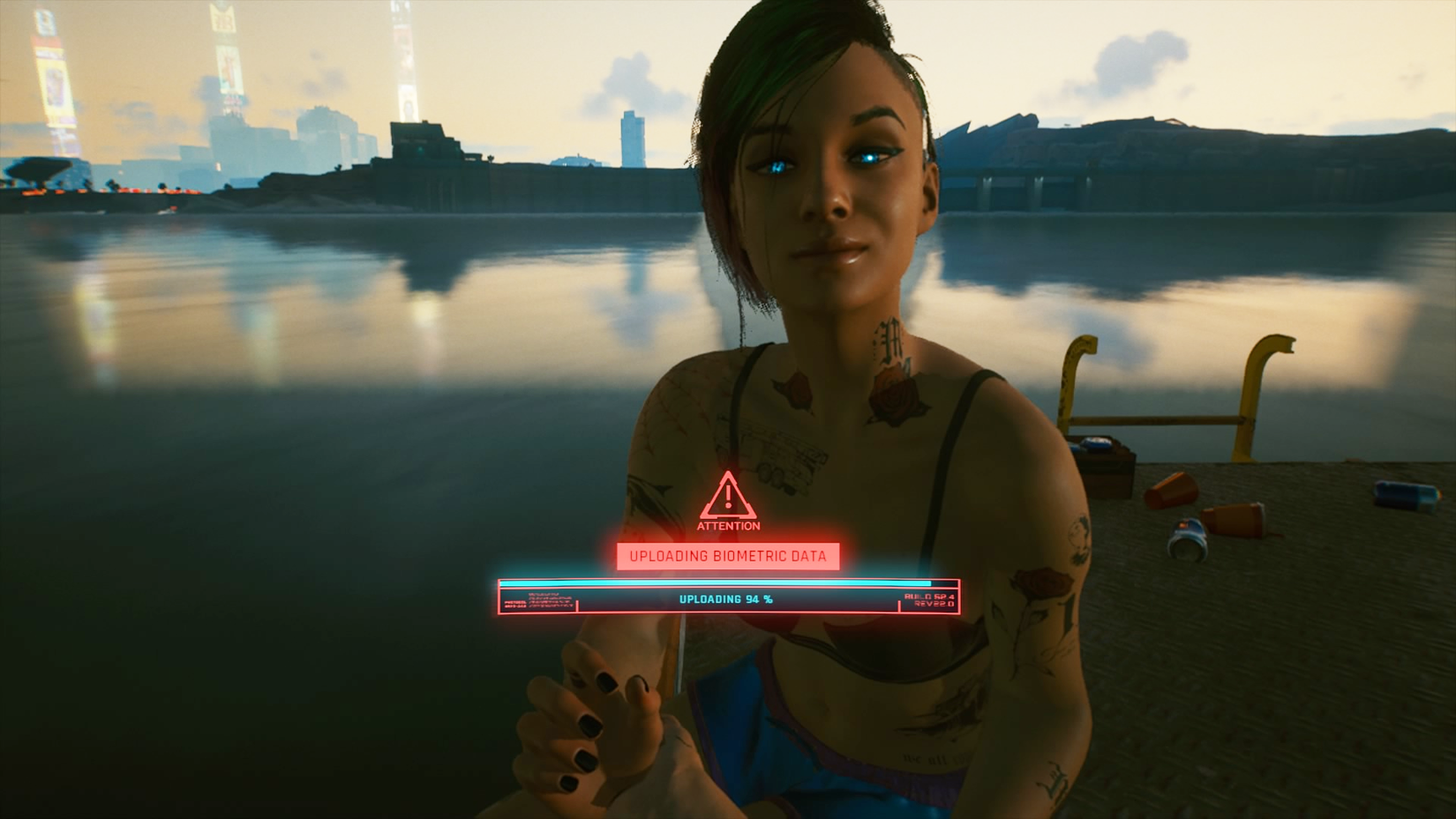Click the UPLOADING 94 % status text
This screenshot has height=819, width=1456.
pyautogui.click(x=725, y=597)
